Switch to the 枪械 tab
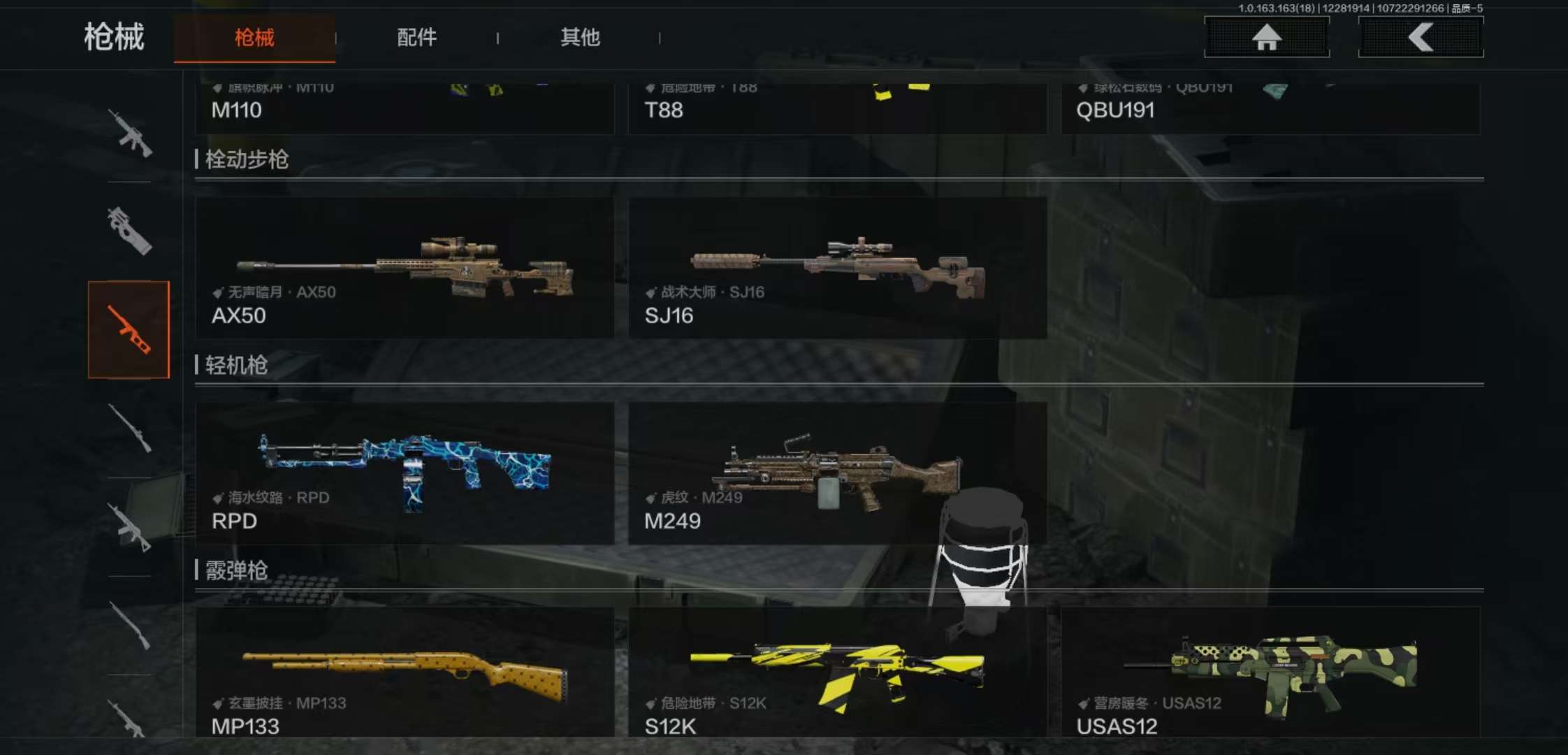 click(x=254, y=38)
